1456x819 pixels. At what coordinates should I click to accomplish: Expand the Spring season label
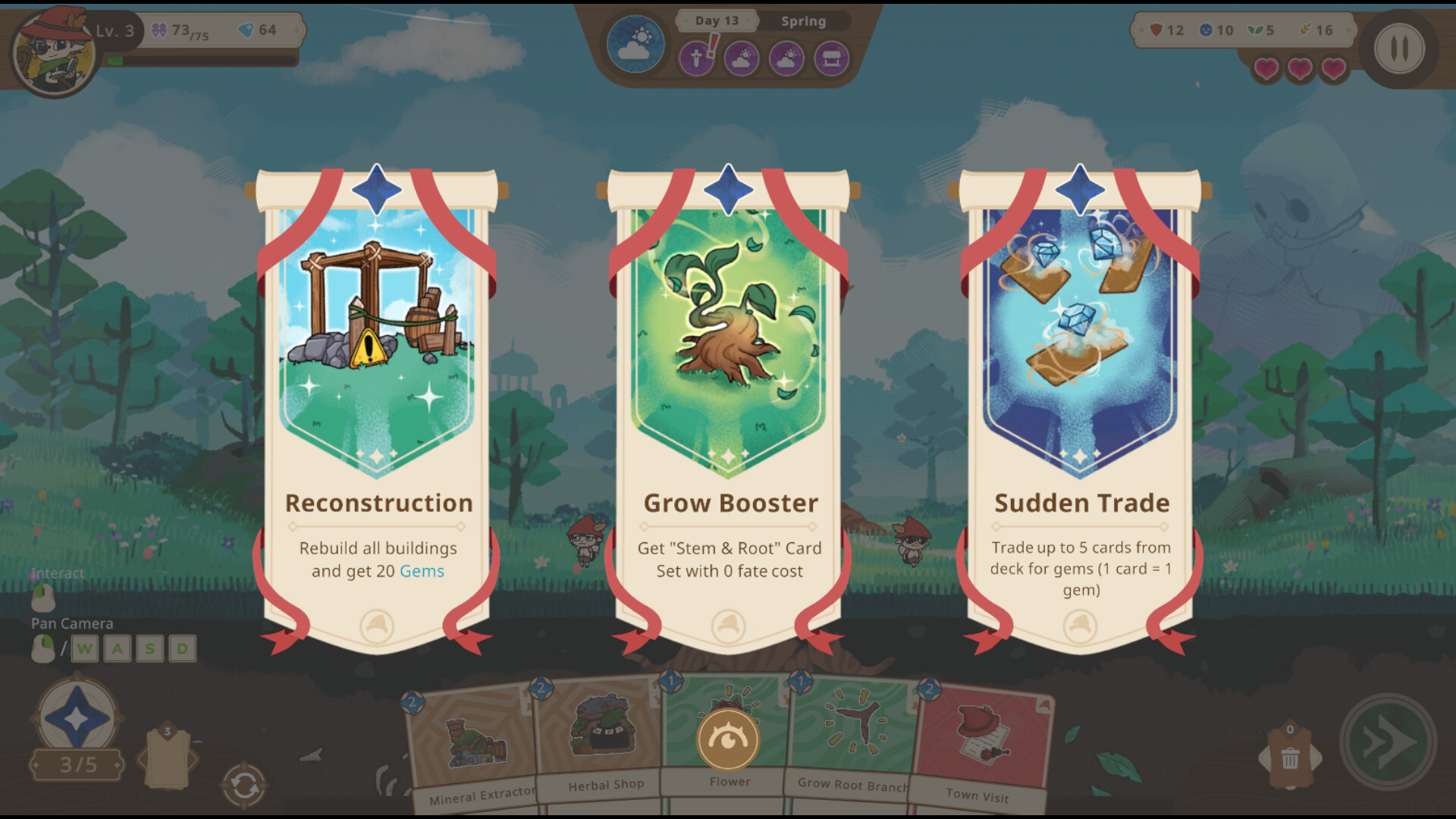click(802, 21)
